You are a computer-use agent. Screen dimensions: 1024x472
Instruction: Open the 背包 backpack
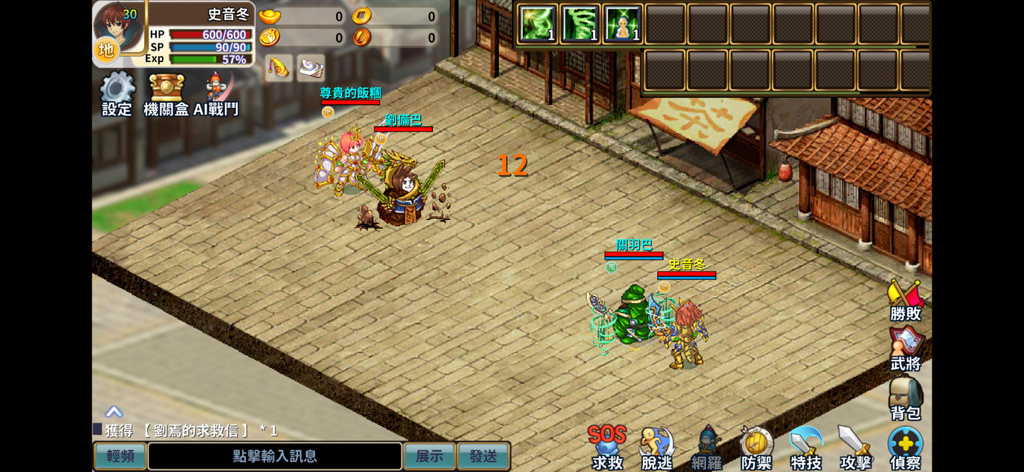pos(905,398)
